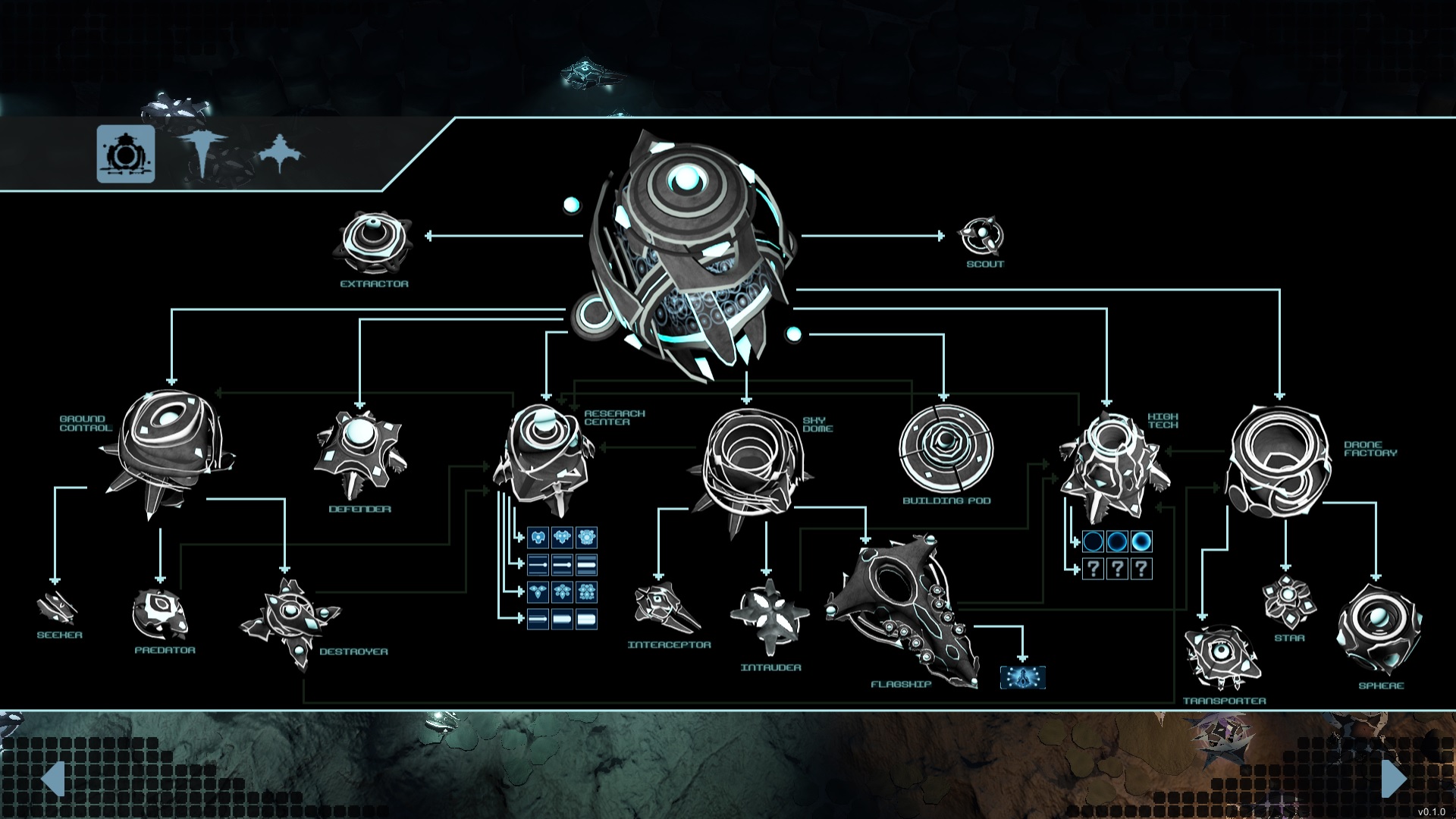Switch to the third faction tab
The image size is (1456, 819).
280,152
